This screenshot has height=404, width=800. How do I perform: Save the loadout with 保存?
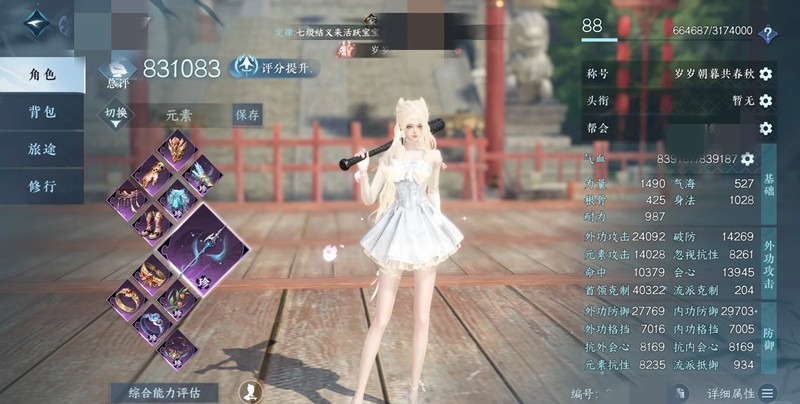248,114
